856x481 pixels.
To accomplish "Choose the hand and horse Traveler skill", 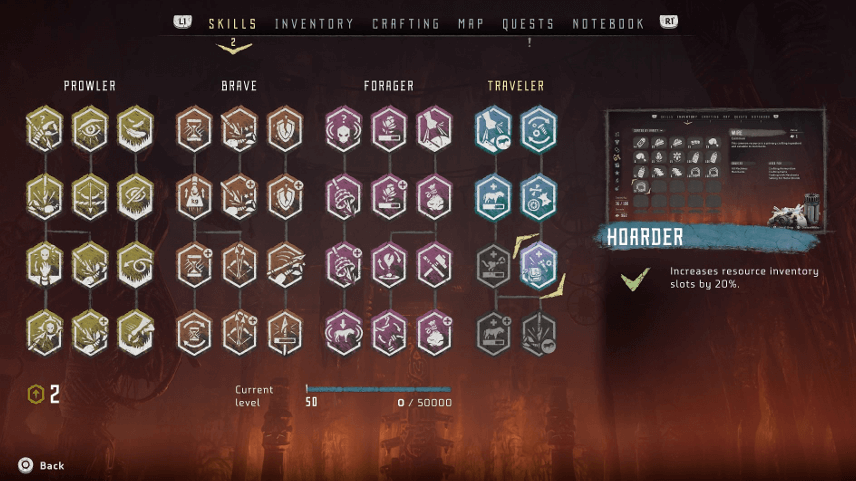I will click(x=493, y=129).
